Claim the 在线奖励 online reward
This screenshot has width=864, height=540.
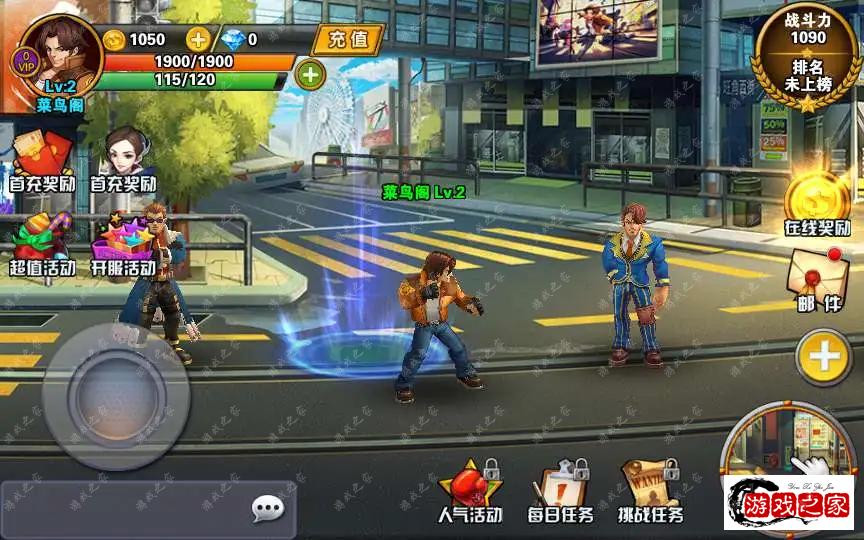click(x=817, y=203)
